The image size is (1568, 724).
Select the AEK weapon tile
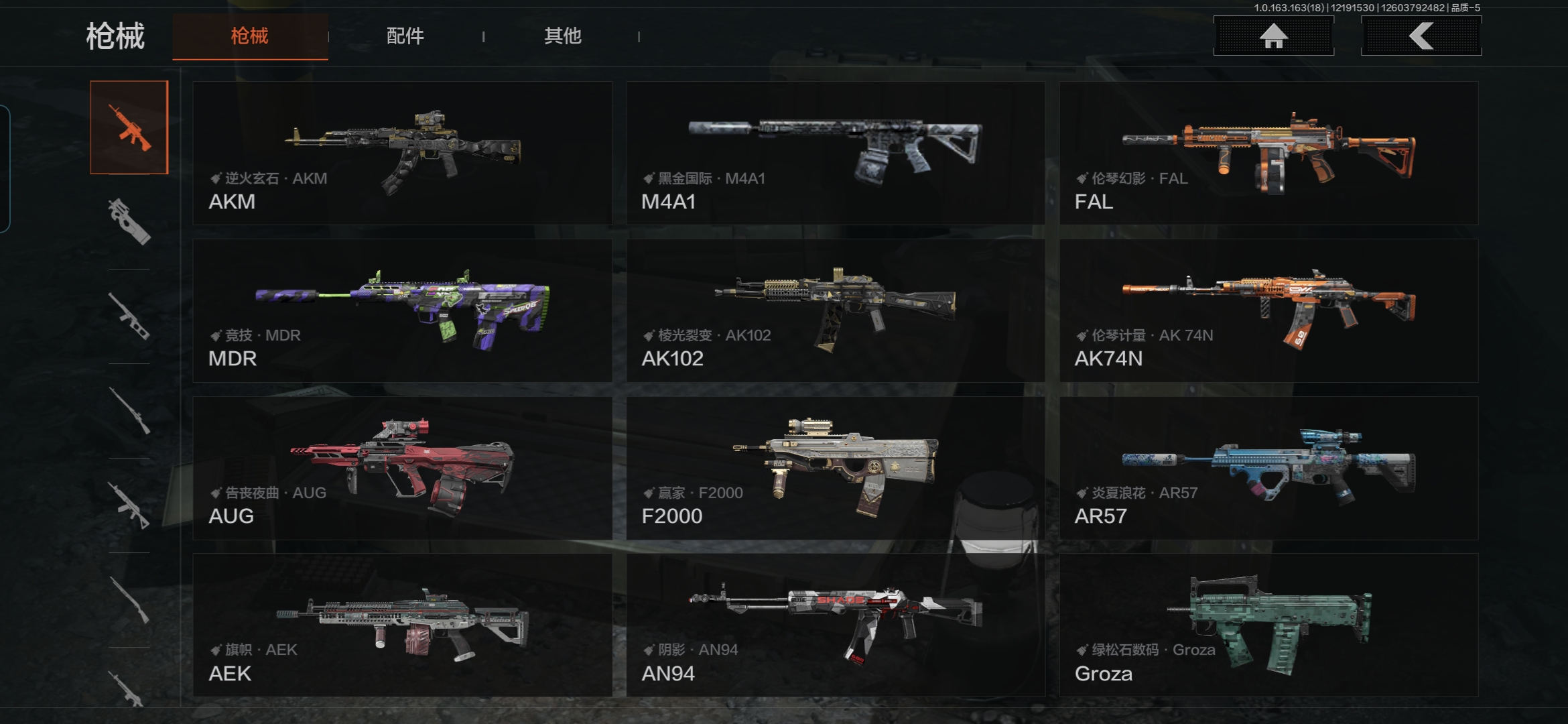click(x=402, y=625)
